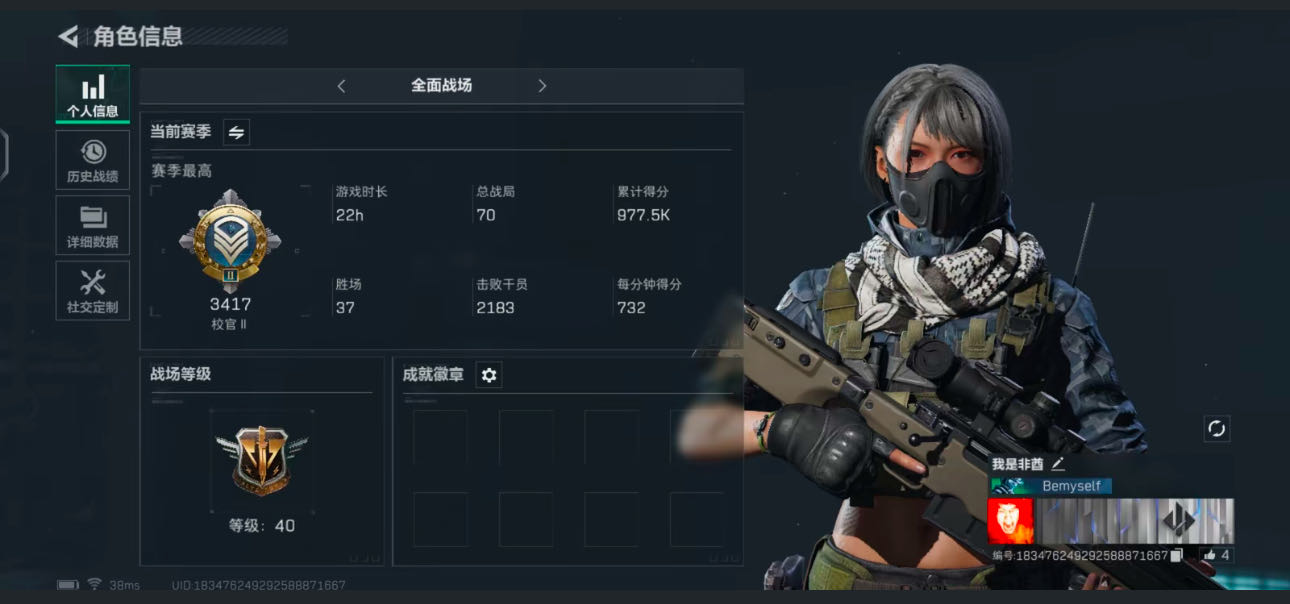Click the right arrow beside 全面战场
The height and width of the screenshot is (604, 1290).
coord(542,86)
